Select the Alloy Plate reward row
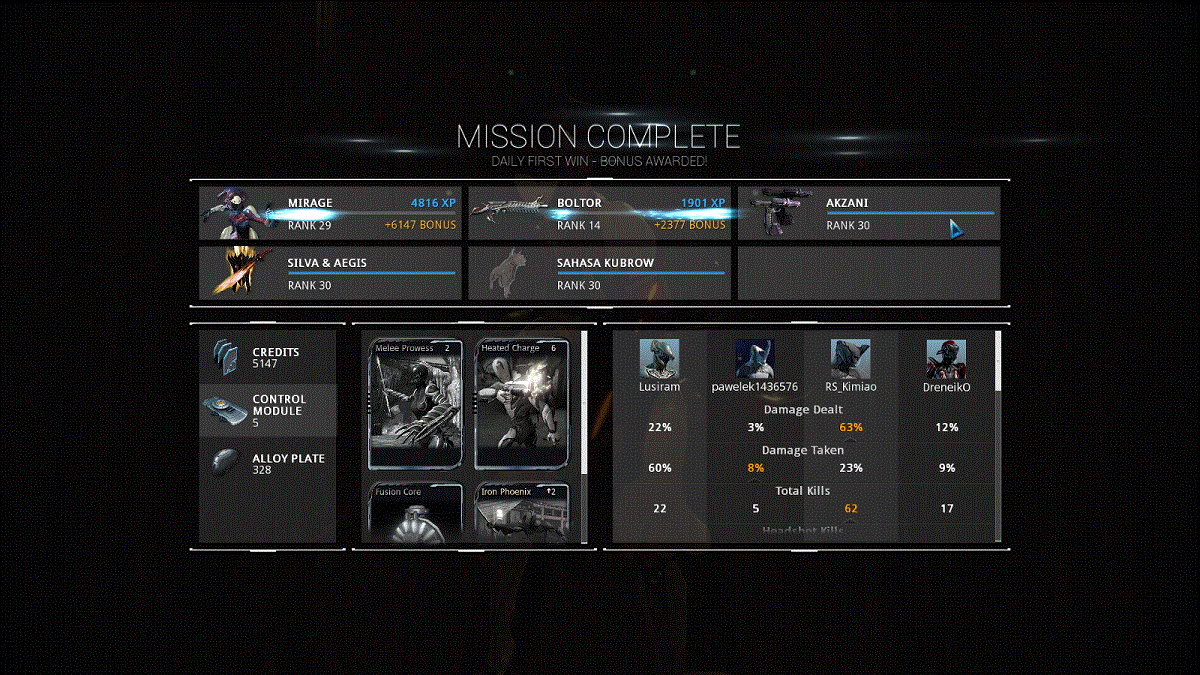 click(268, 464)
